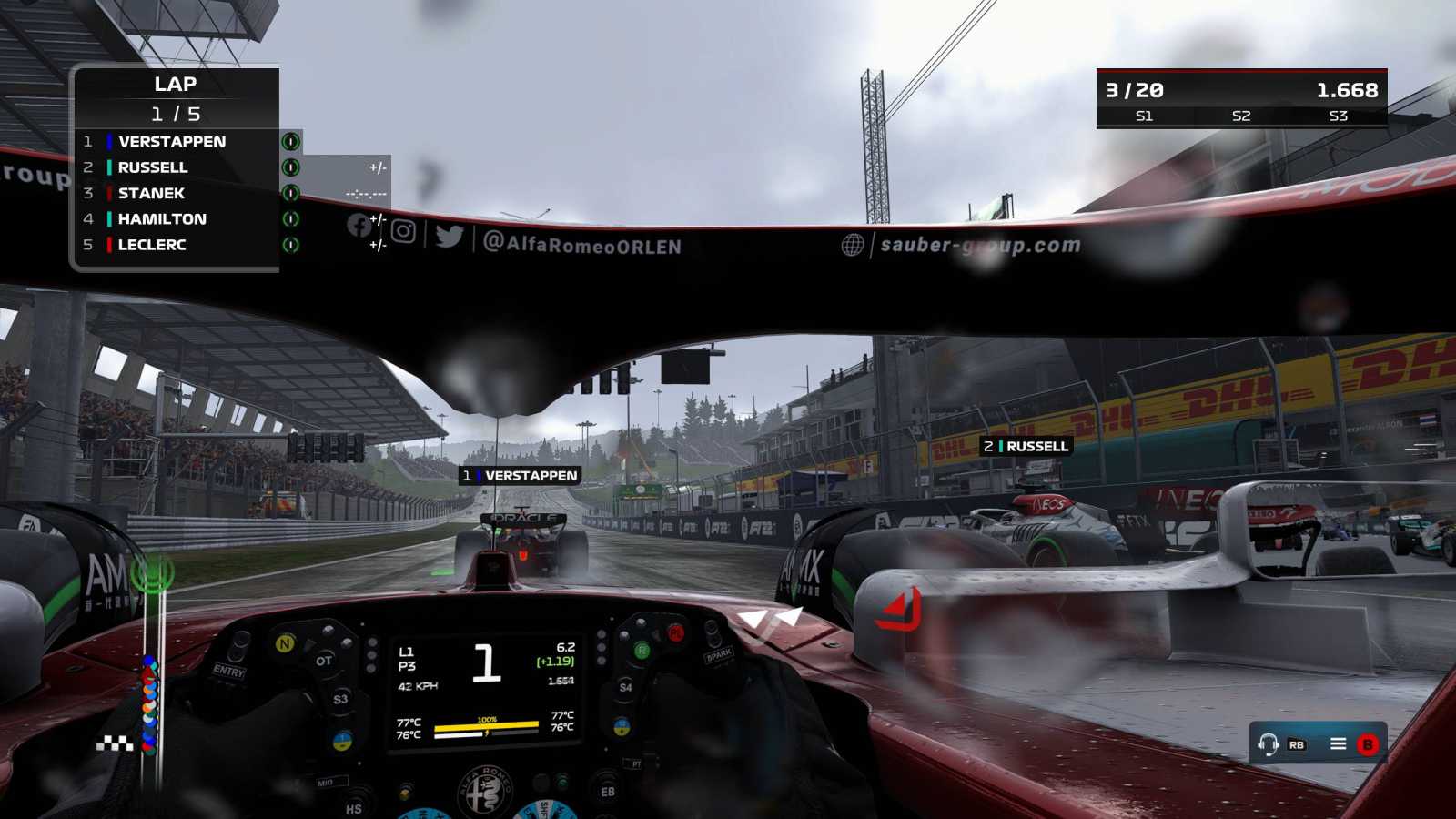The width and height of the screenshot is (1456, 819).
Task: Open the hamburger menu icon near the red B prompt
Action: tap(1337, 743)
